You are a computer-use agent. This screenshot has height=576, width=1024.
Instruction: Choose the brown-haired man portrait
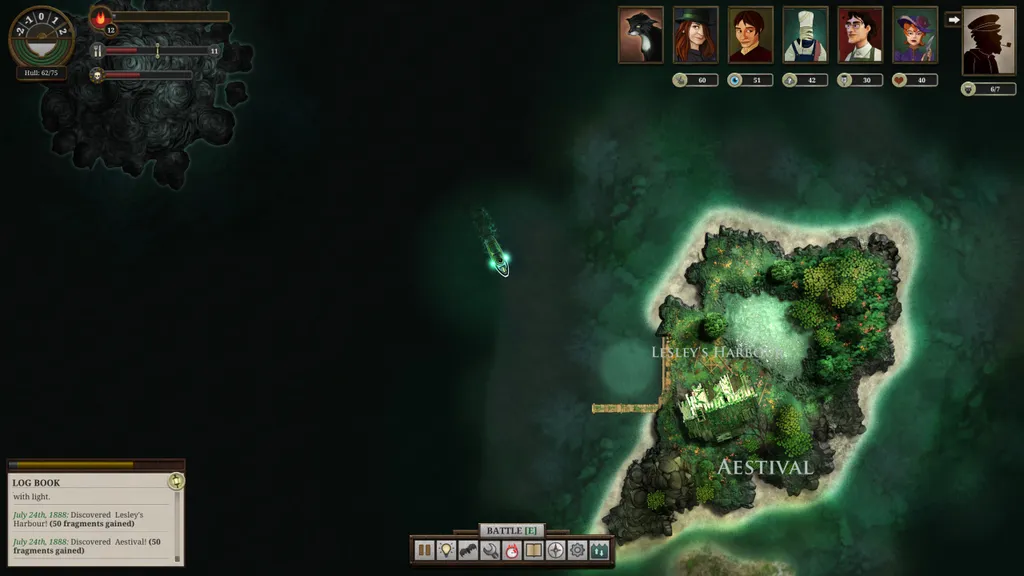(750, 35)
